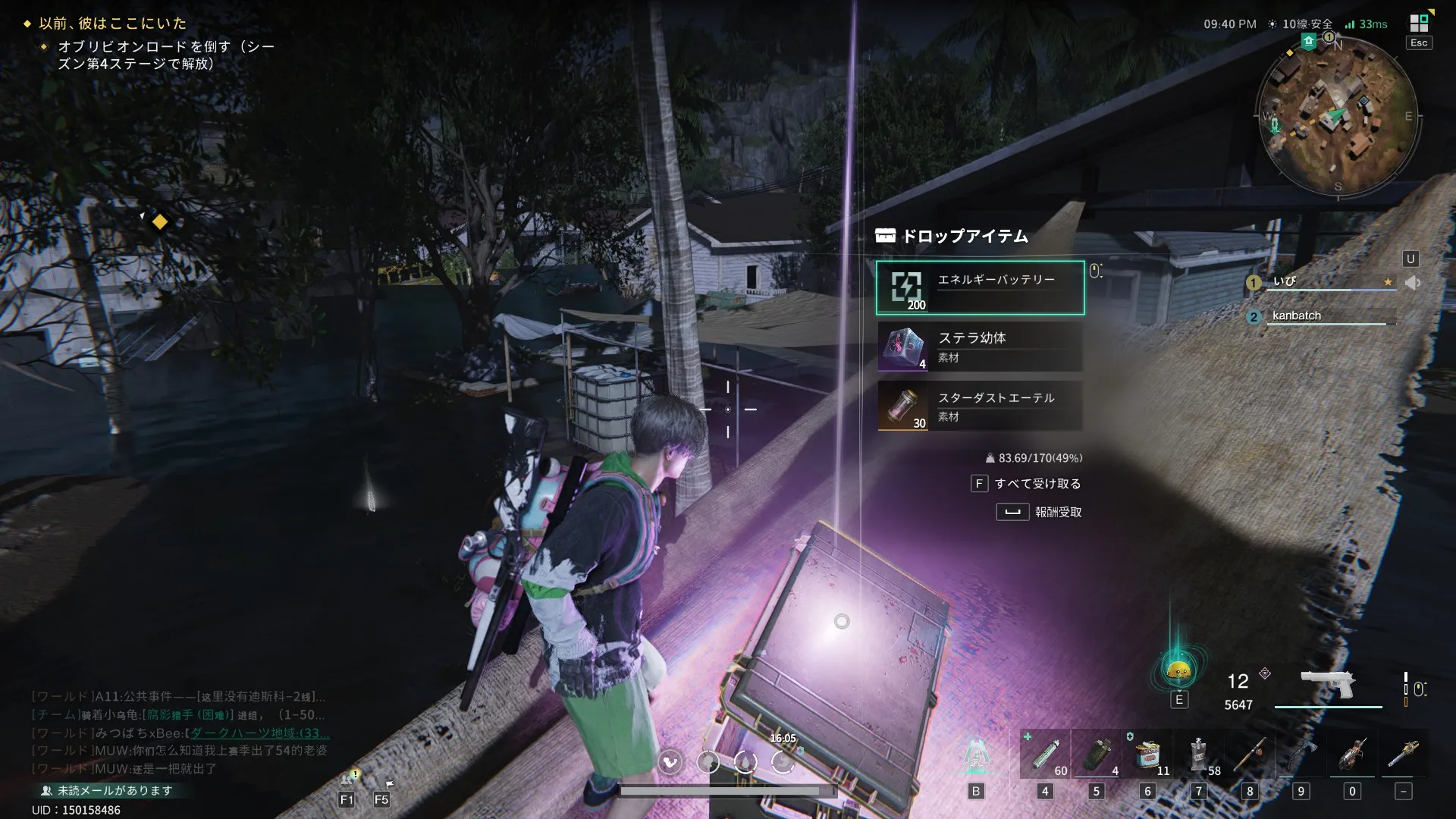Image resolution: width=1456 pixels, height=819 pixels.
Task: Select the fishing rod hotbar slot
Action: (x=1250, y=755)
